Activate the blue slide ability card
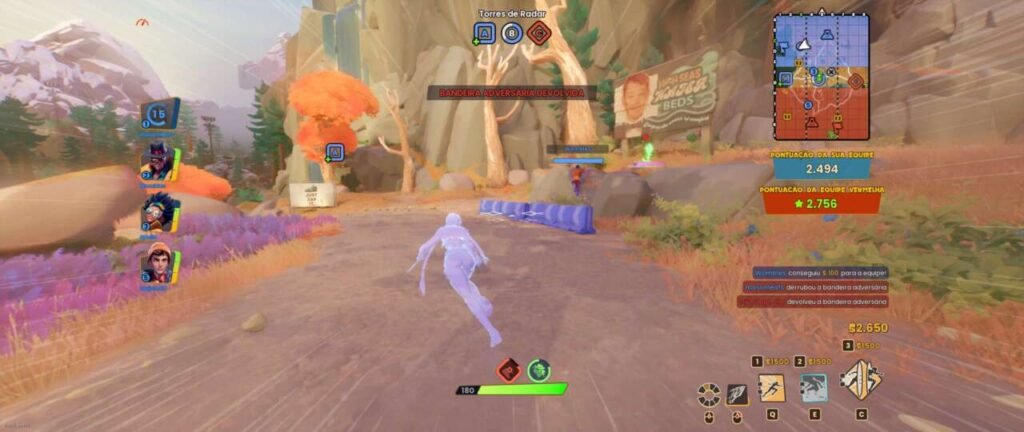Screen dimensions: 1024x432 pyautogui.click(x=814, y=387)
